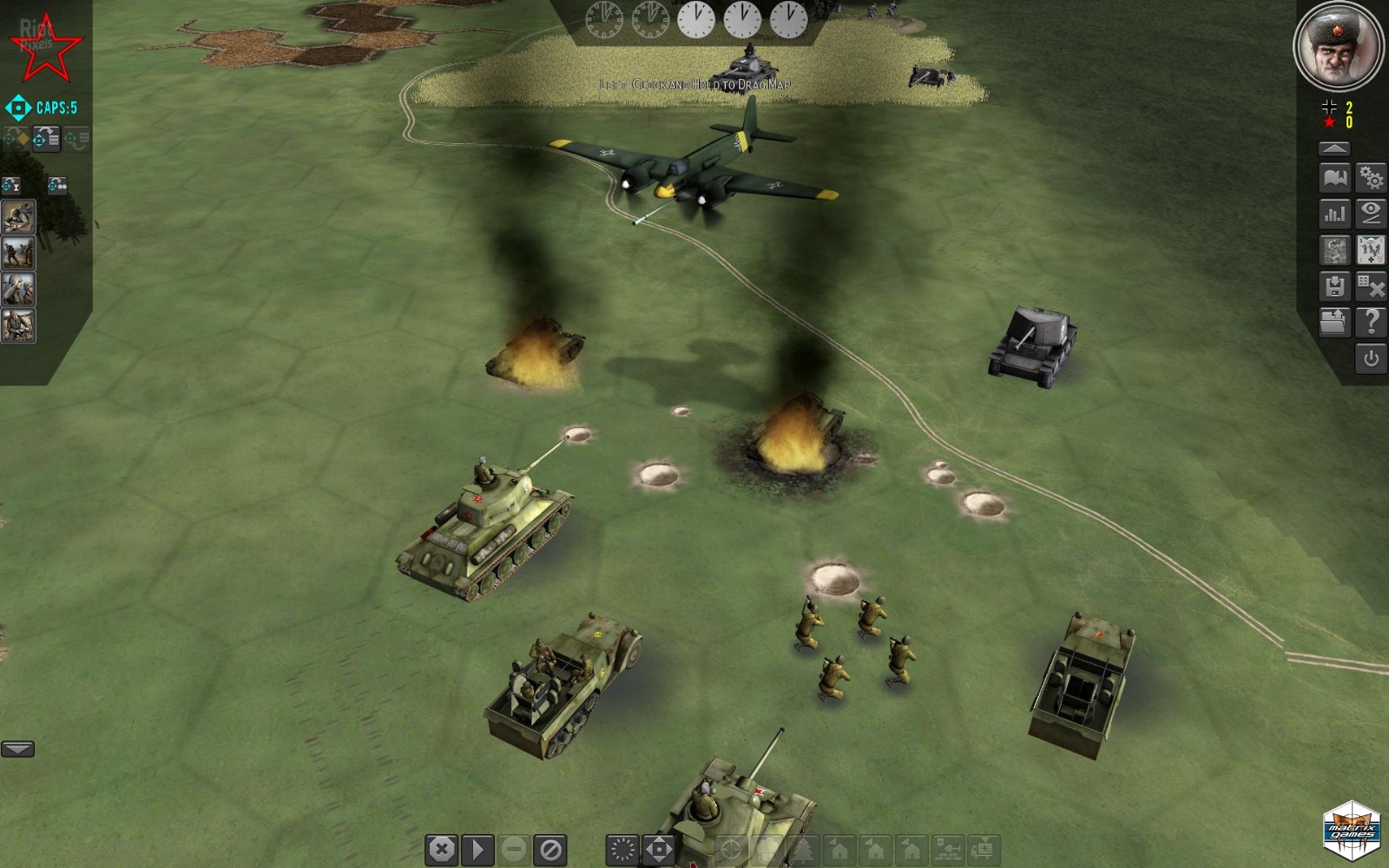Open the gear settings menu
This screenshot has width=1389, height=868.
[1371, 179]
